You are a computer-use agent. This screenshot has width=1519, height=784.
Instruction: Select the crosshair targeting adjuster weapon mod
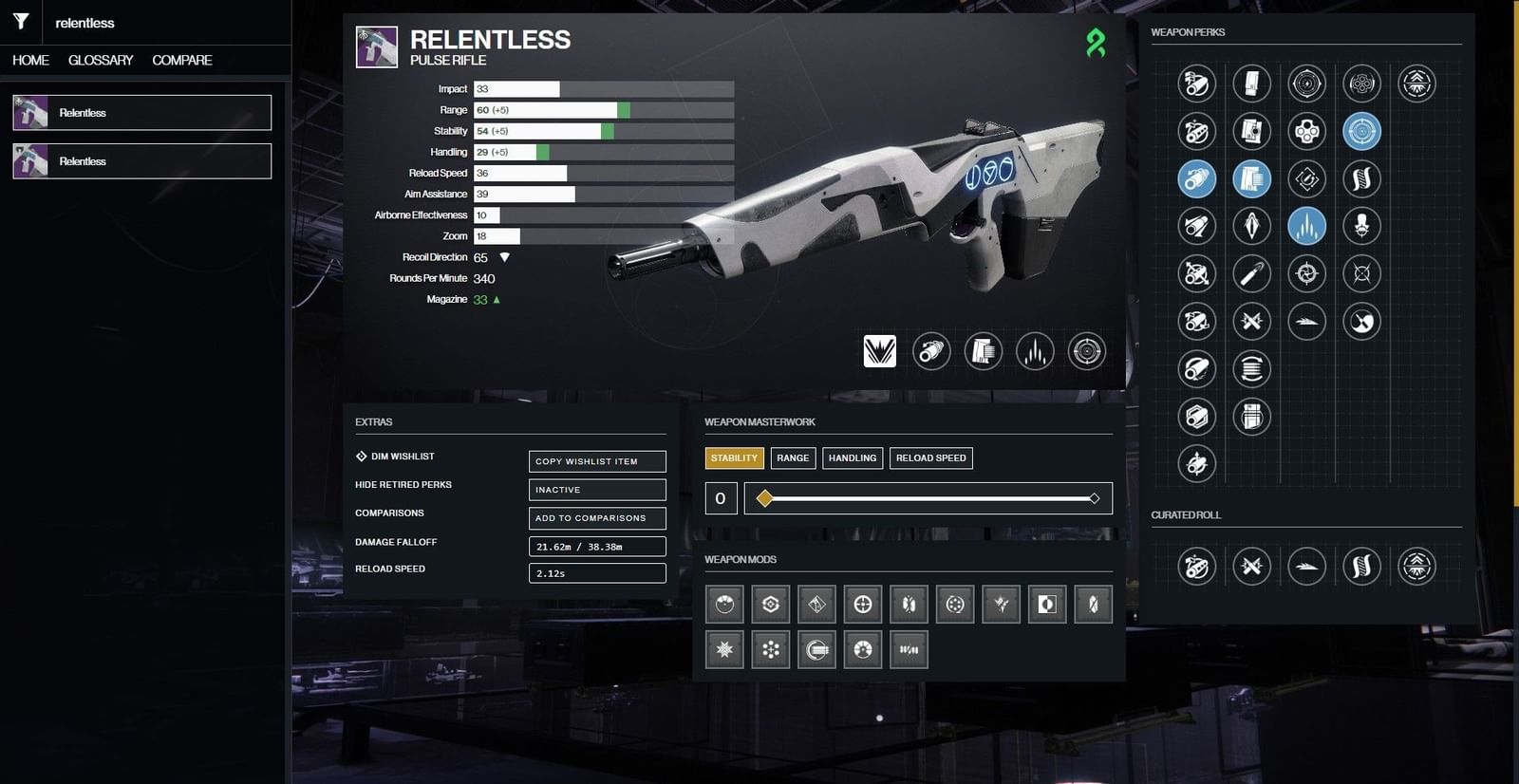click(x=863, y=604)
